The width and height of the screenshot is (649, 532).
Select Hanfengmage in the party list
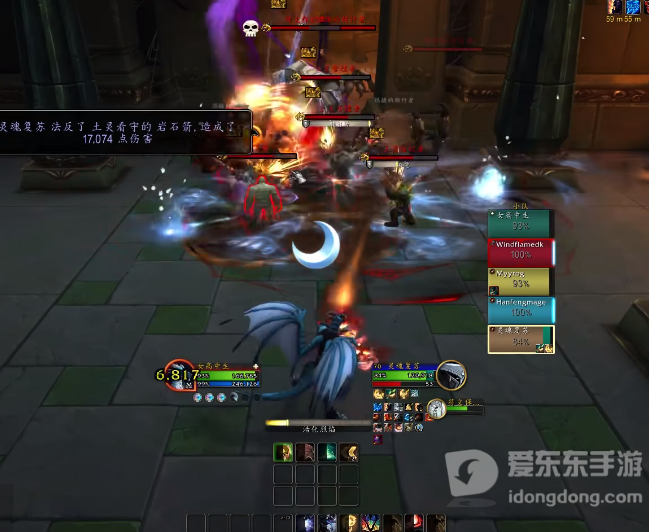pos(520,310)
